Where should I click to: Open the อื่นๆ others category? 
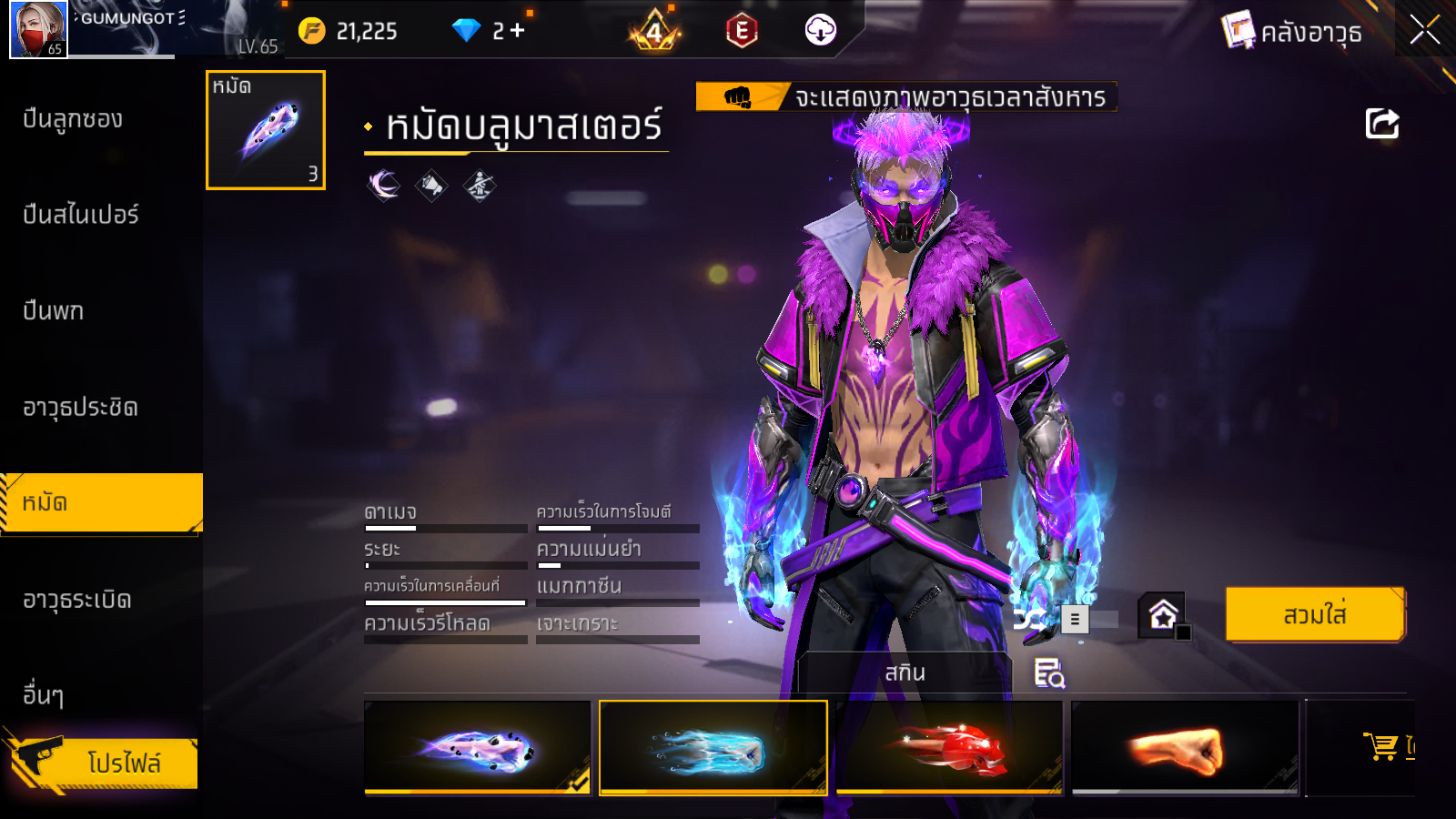(x=43, y=695)
